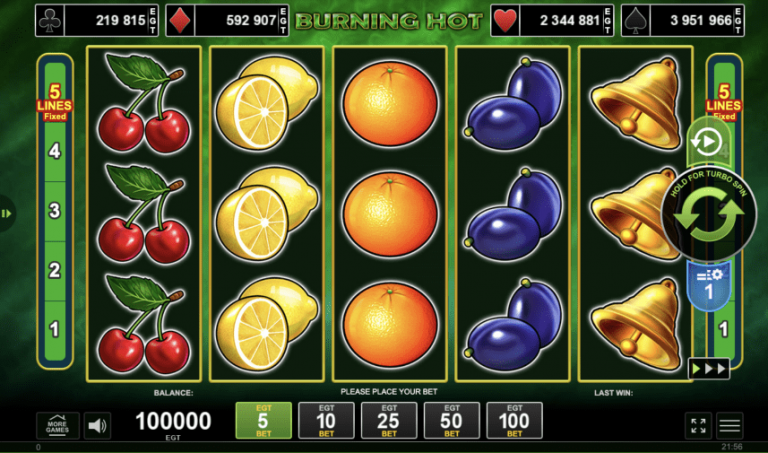Show the clubs jackpot counter details
The width and height of the screenshot is (768, 453).
95,19
